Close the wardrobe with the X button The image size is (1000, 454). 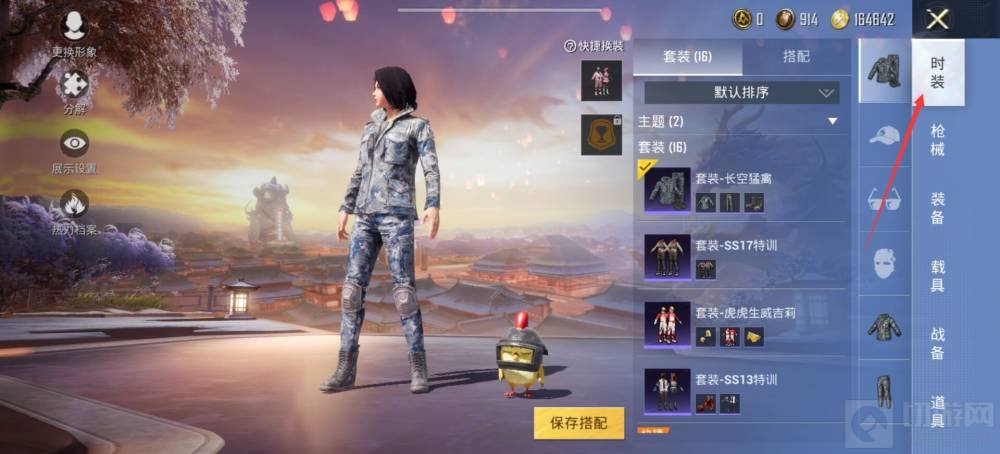937,19
